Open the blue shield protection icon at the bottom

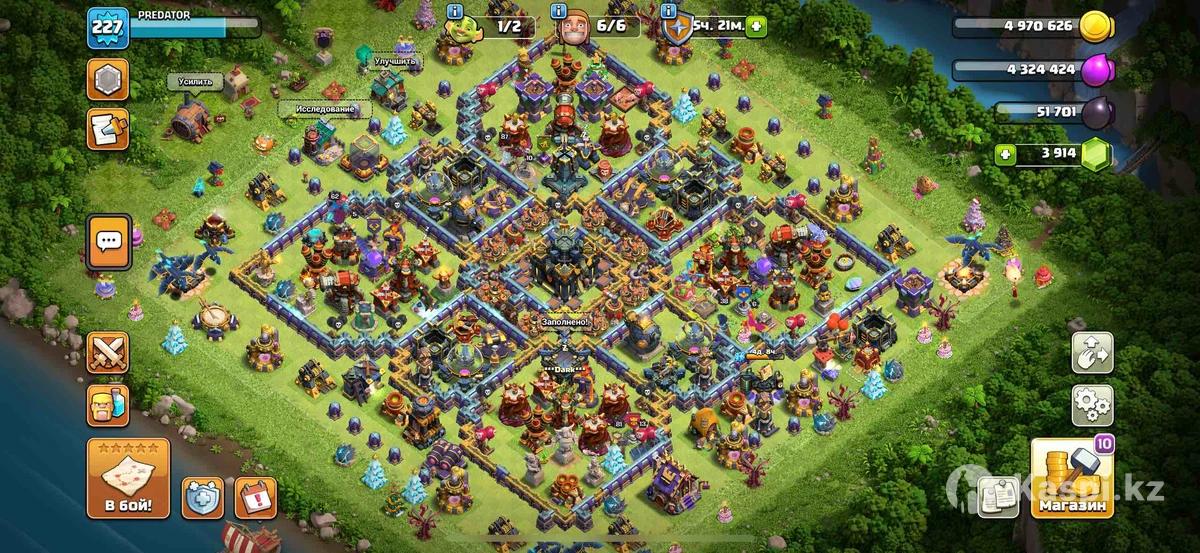[202, 497]
